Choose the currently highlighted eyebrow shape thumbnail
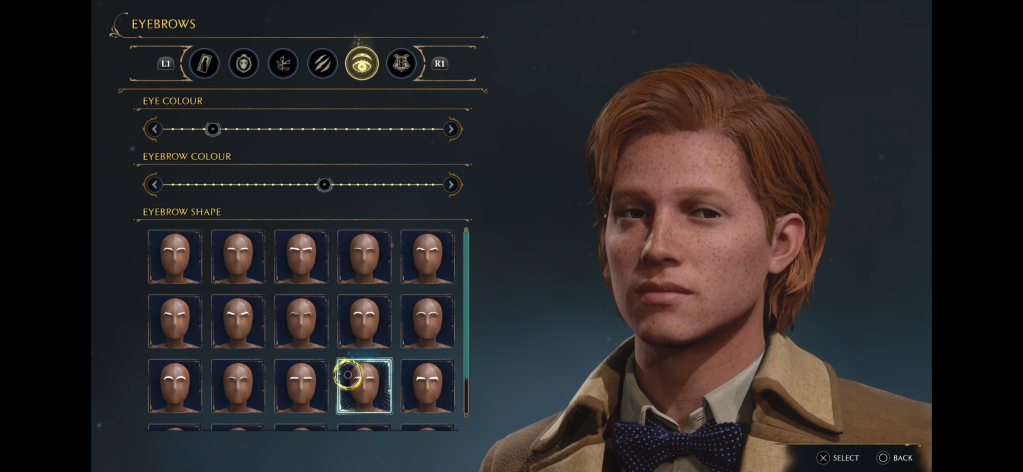 364,386
